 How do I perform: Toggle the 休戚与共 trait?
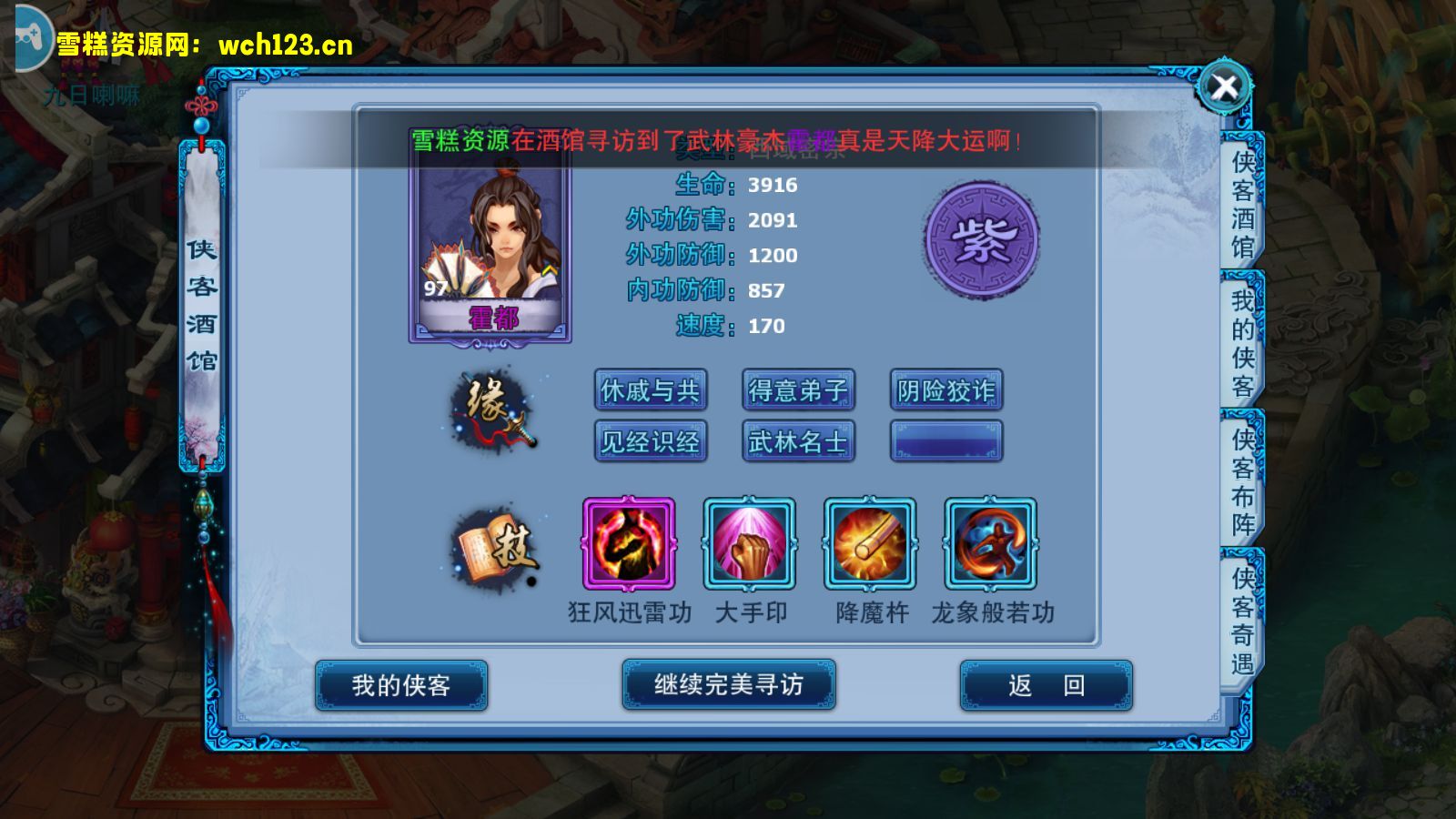click(651, 389)
